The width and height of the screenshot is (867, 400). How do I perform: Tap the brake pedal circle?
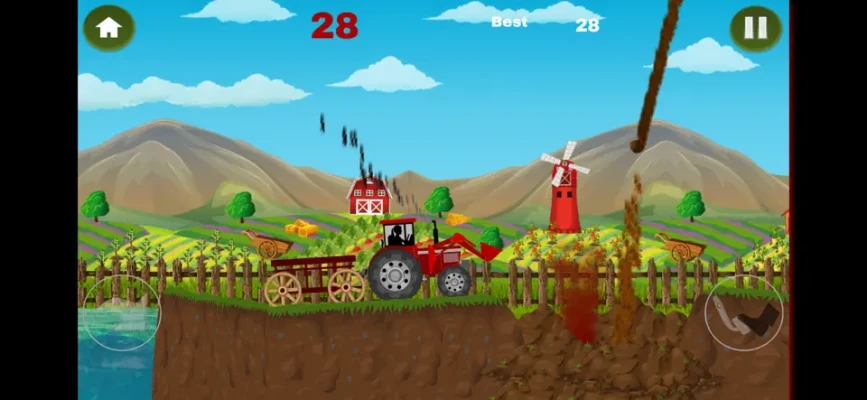point(121,313)
